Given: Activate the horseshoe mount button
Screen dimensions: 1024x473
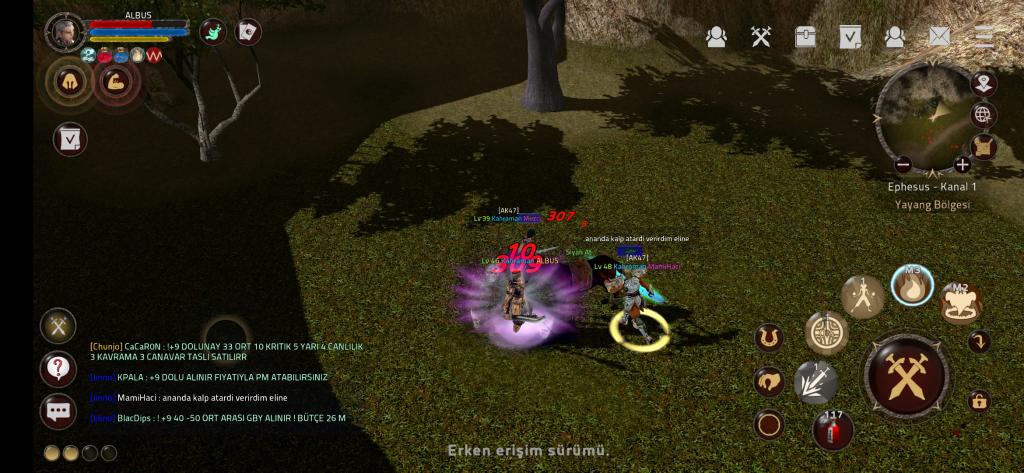Looking at the screenshot, I should click(768, 337).
